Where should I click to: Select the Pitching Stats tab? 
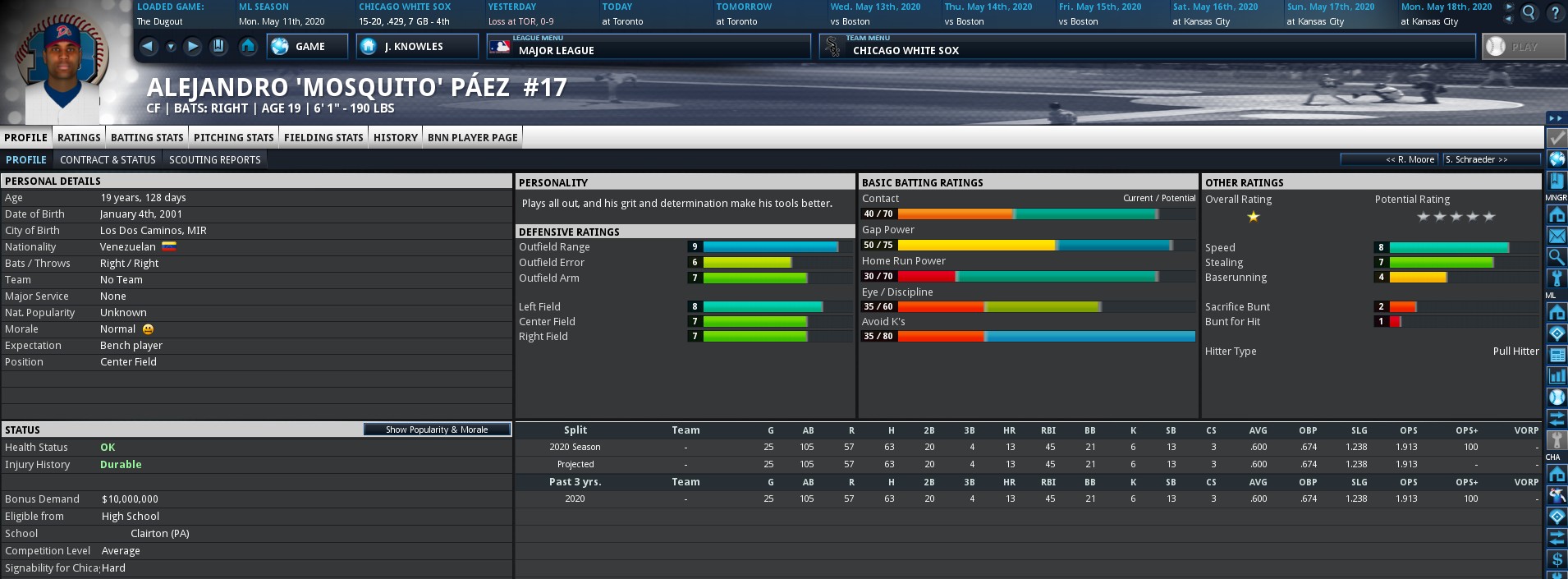click(x=233, y=137)
